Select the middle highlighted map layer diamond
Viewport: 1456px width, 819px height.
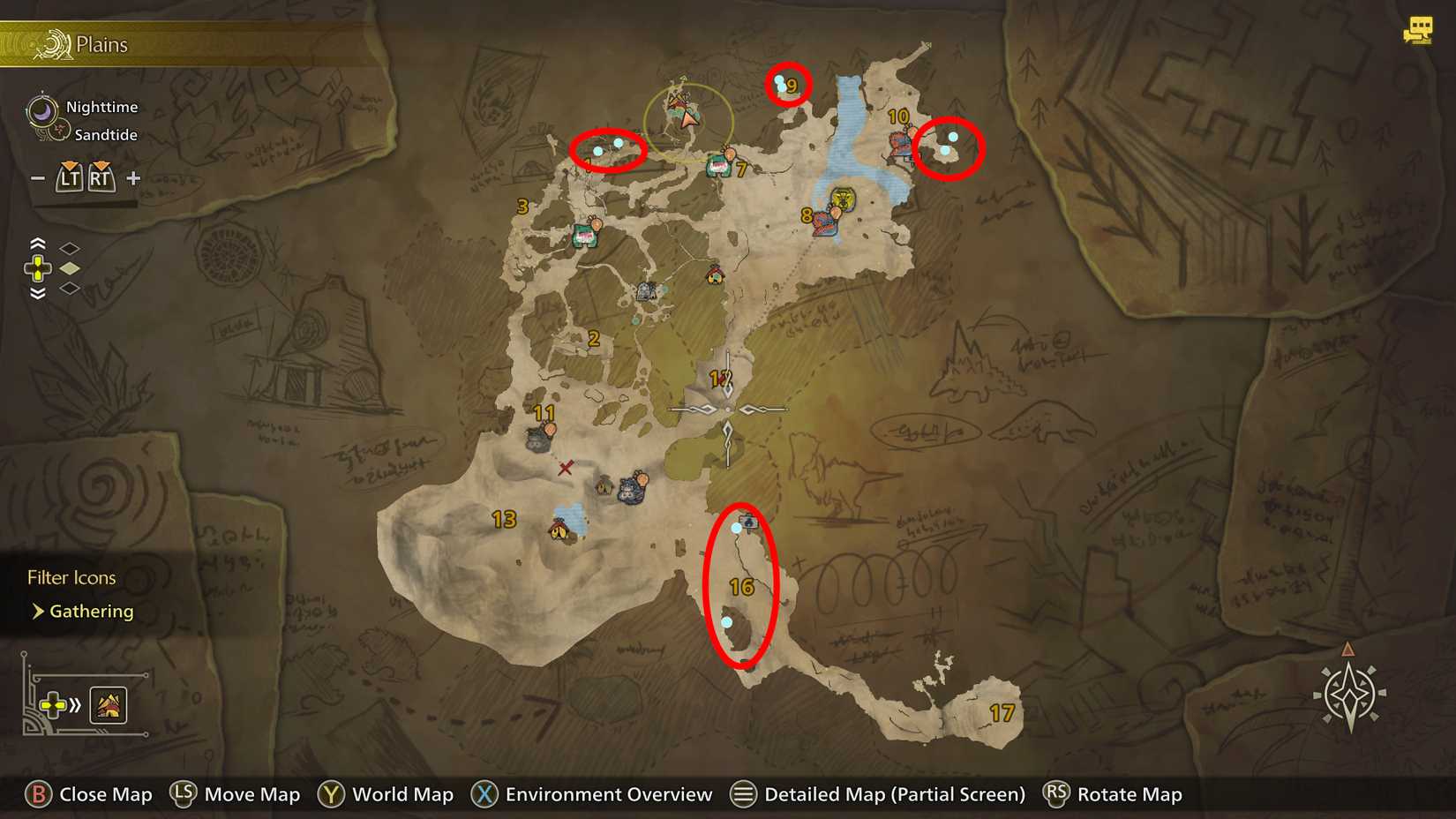coord(70,269)
